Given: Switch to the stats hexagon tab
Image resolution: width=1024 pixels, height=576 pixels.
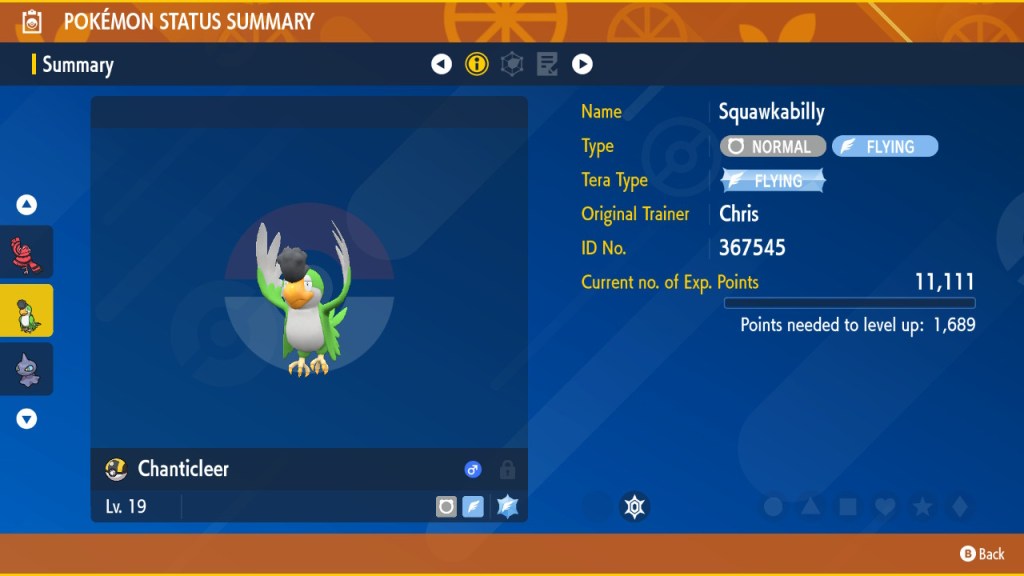Looking at the screenshot, I should [x=512, y=65].
